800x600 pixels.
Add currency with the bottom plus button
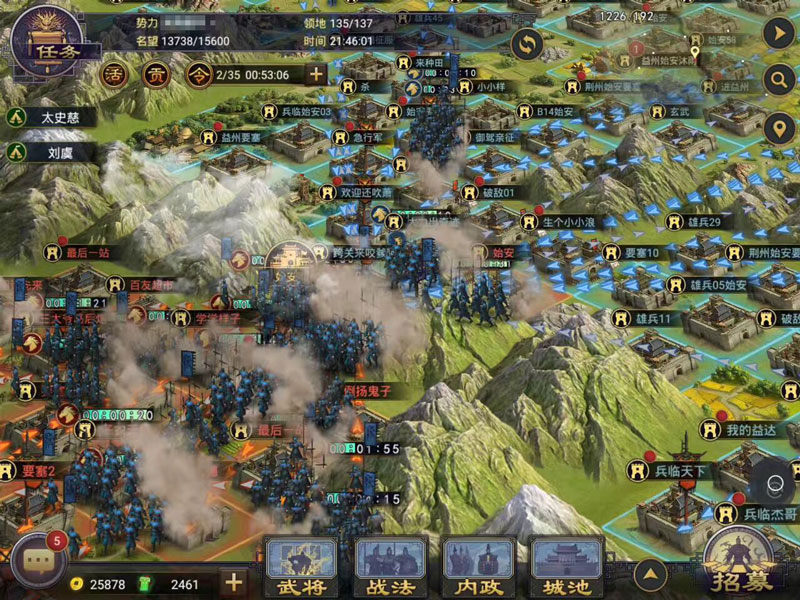[x=233, y=583]
